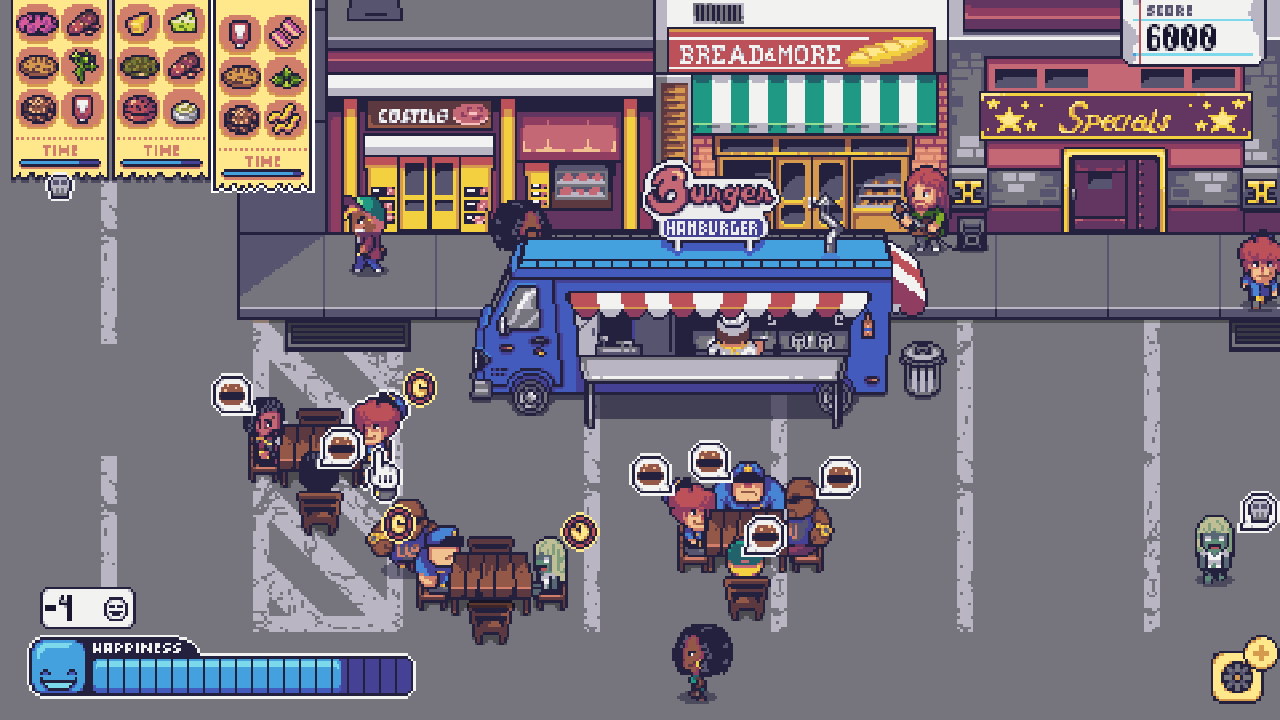
Task: Click the burger bubble next to the red-haired waitress
Action: pyautogui.click(x=342, y=447)
